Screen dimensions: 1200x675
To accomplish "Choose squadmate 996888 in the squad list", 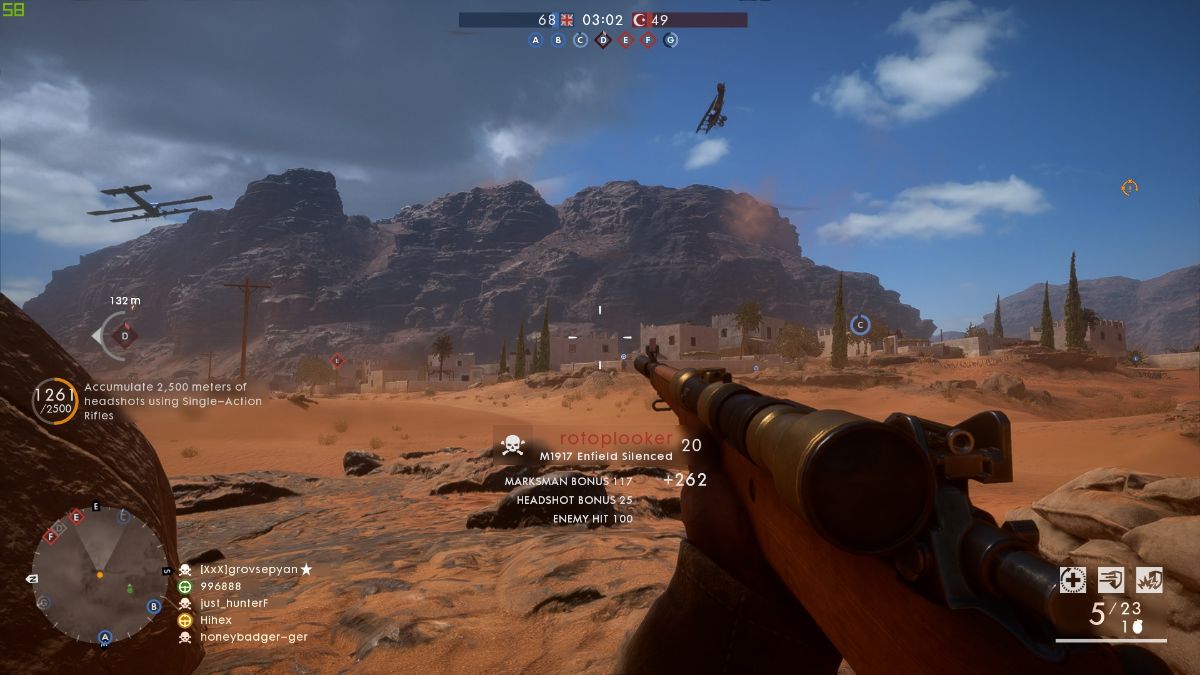I will [220, 586].
